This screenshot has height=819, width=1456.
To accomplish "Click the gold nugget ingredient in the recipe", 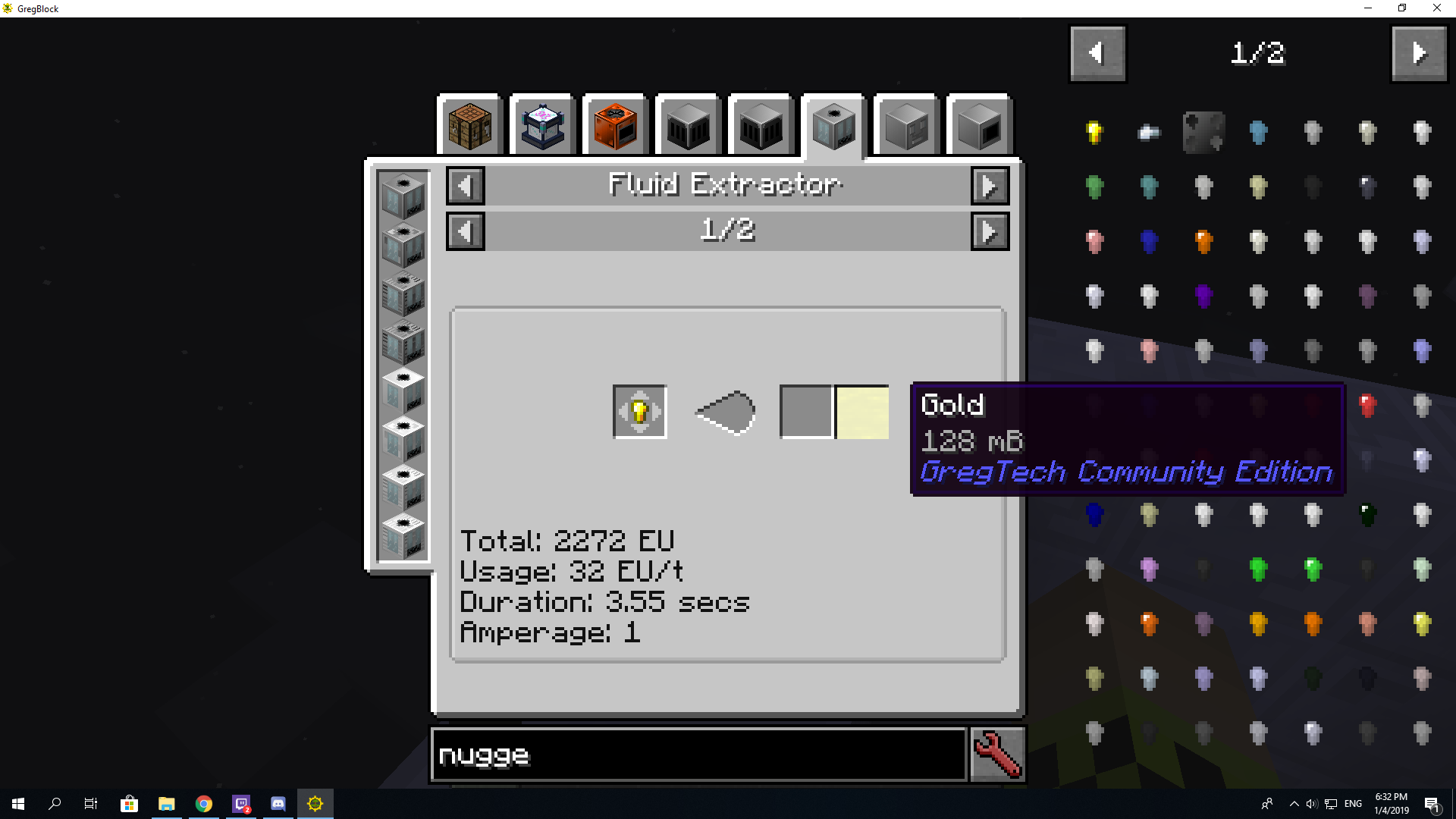I will coord(639,412).
